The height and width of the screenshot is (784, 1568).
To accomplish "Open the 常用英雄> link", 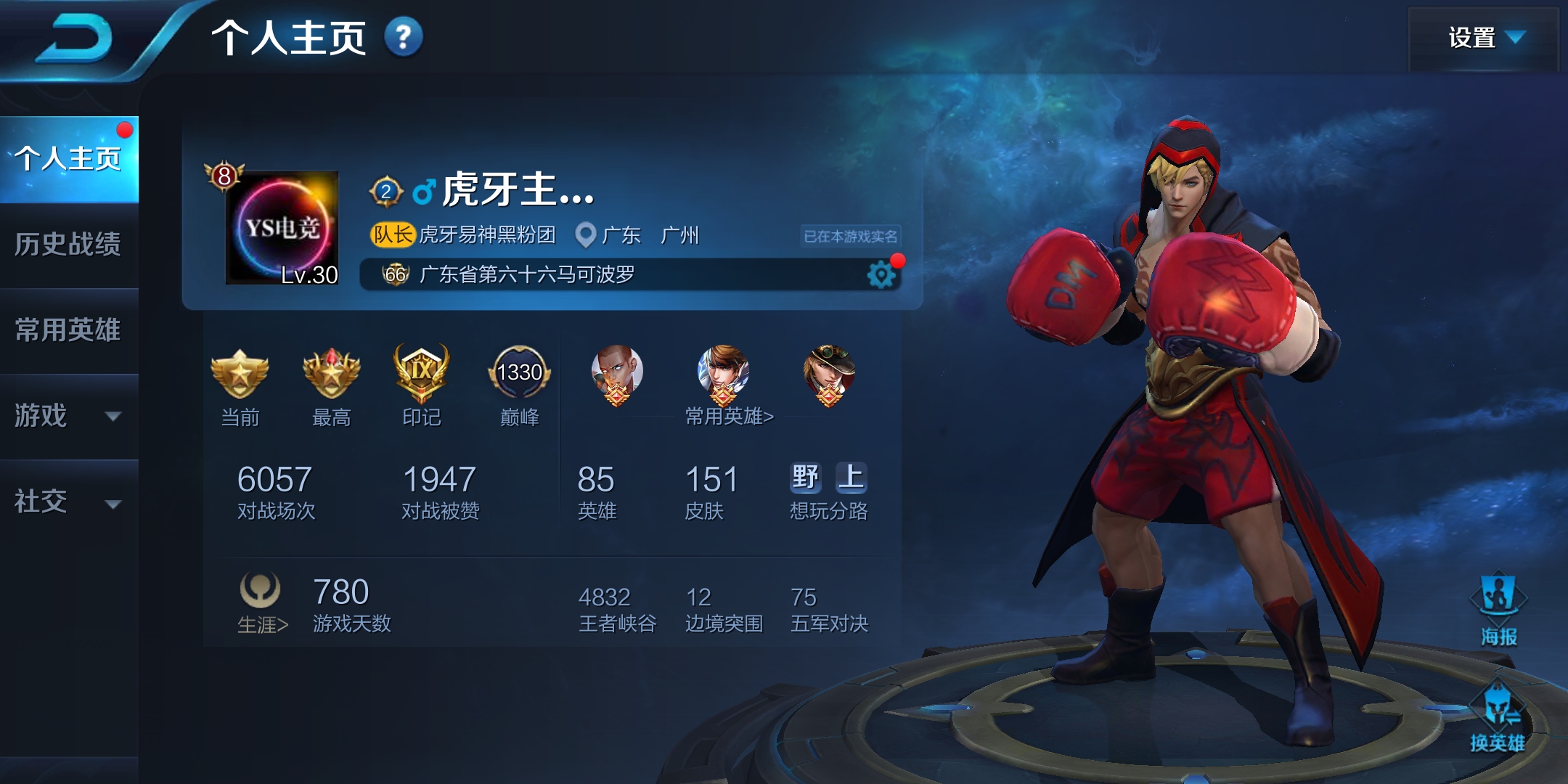I will point(729,416).
